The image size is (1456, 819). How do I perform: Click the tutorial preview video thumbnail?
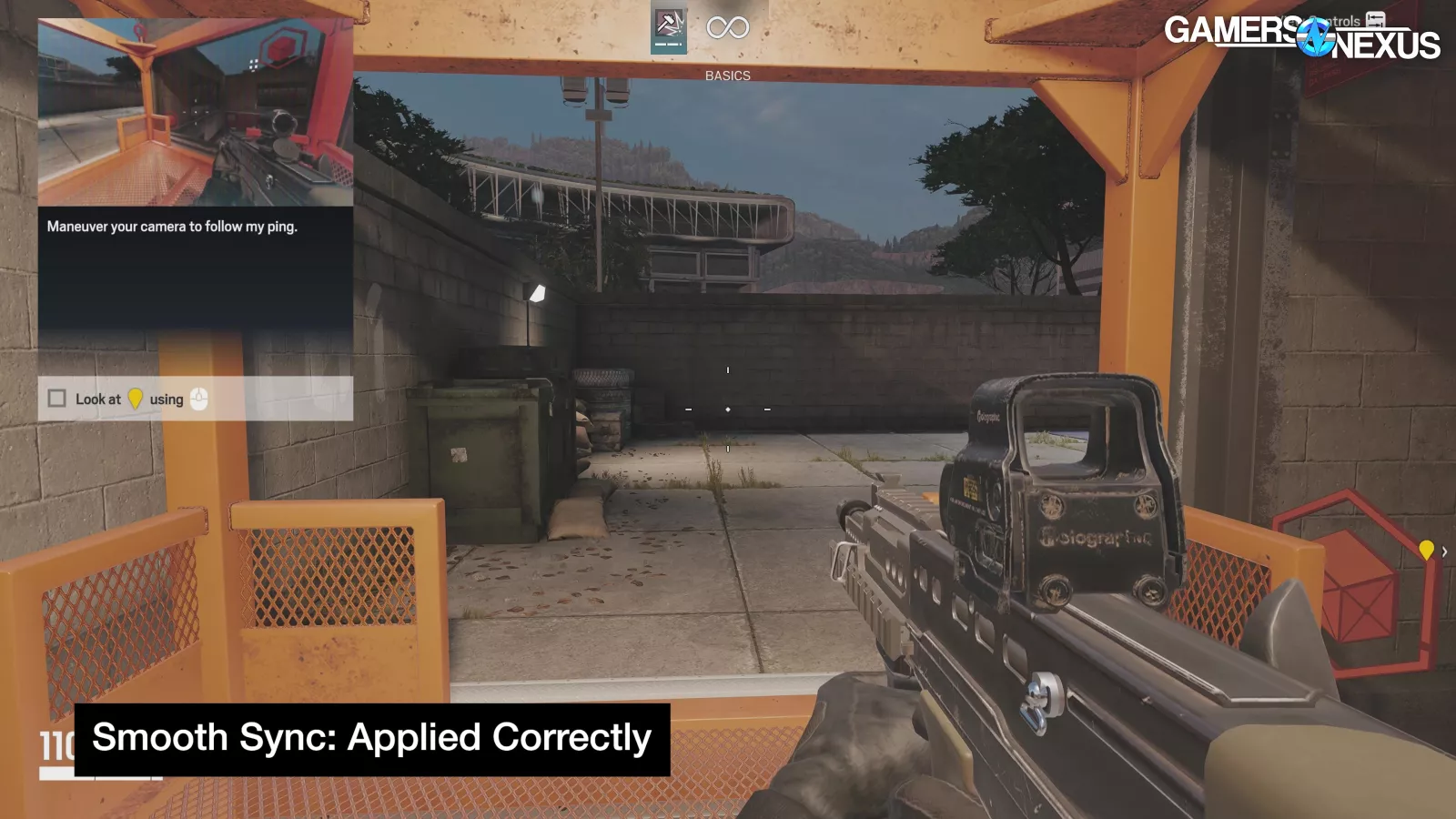tap(195, 113)
